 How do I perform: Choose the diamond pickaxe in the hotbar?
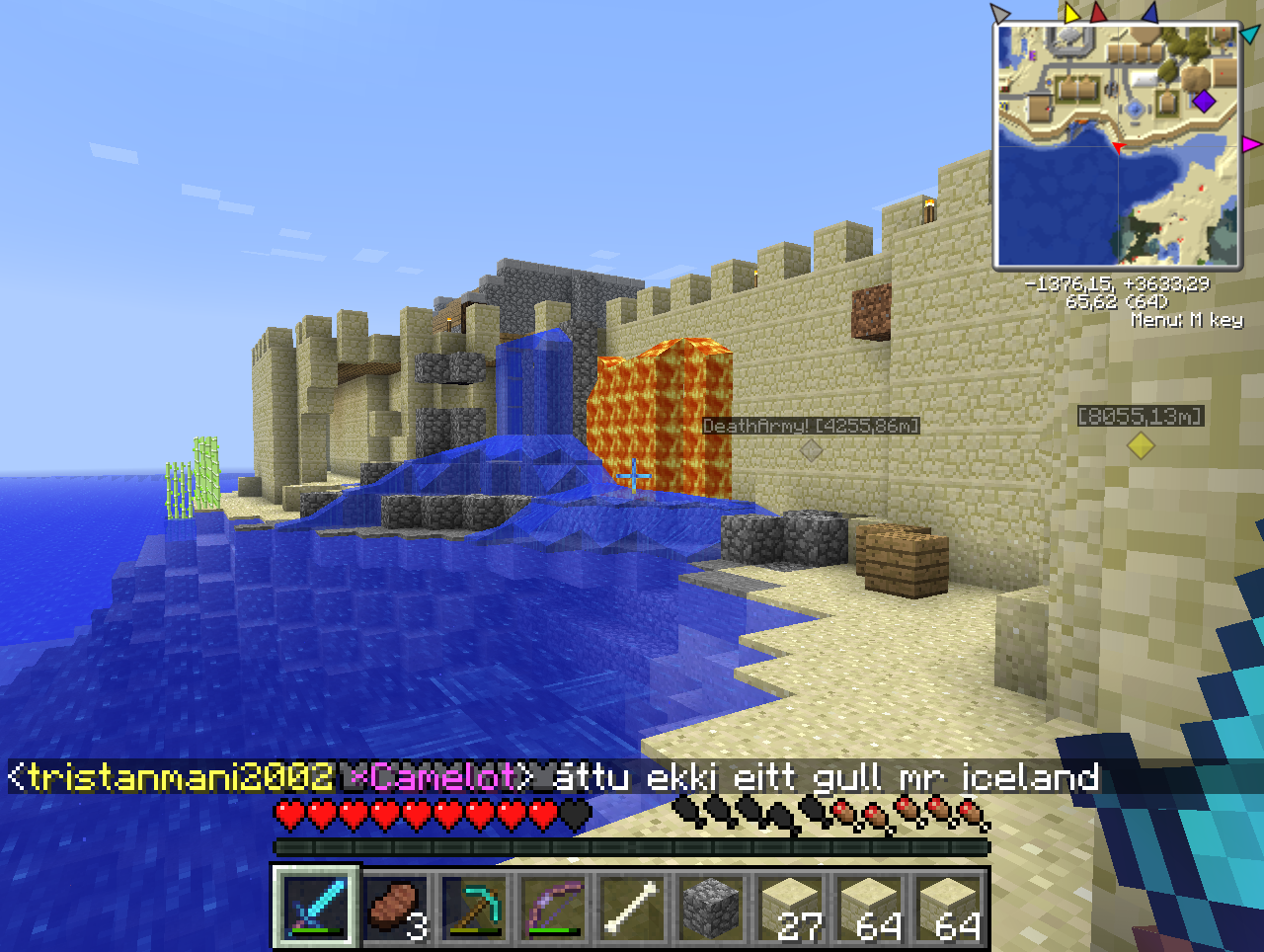click(x=474, y=907)
